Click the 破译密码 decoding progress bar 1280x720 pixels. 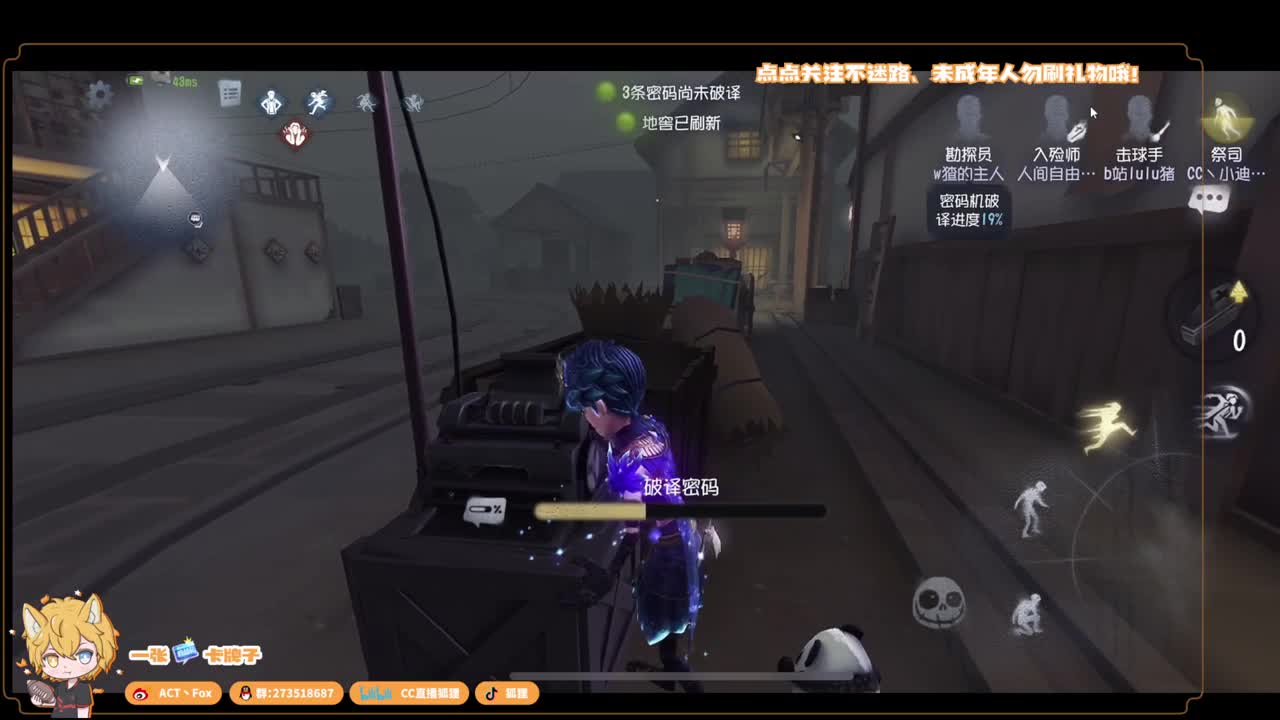(680, 509)
